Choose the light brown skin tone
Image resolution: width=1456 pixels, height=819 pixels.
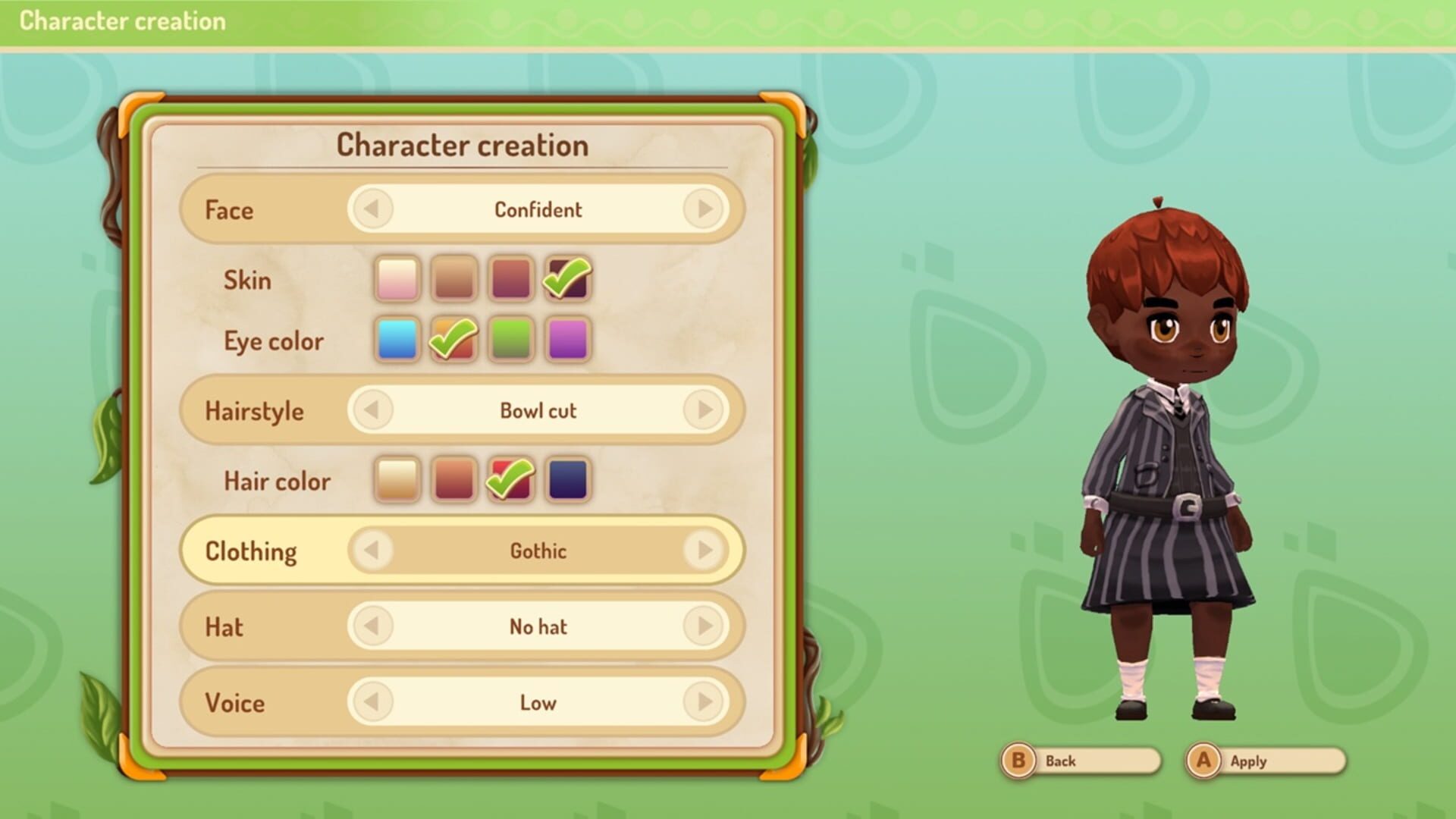[453, 279]
